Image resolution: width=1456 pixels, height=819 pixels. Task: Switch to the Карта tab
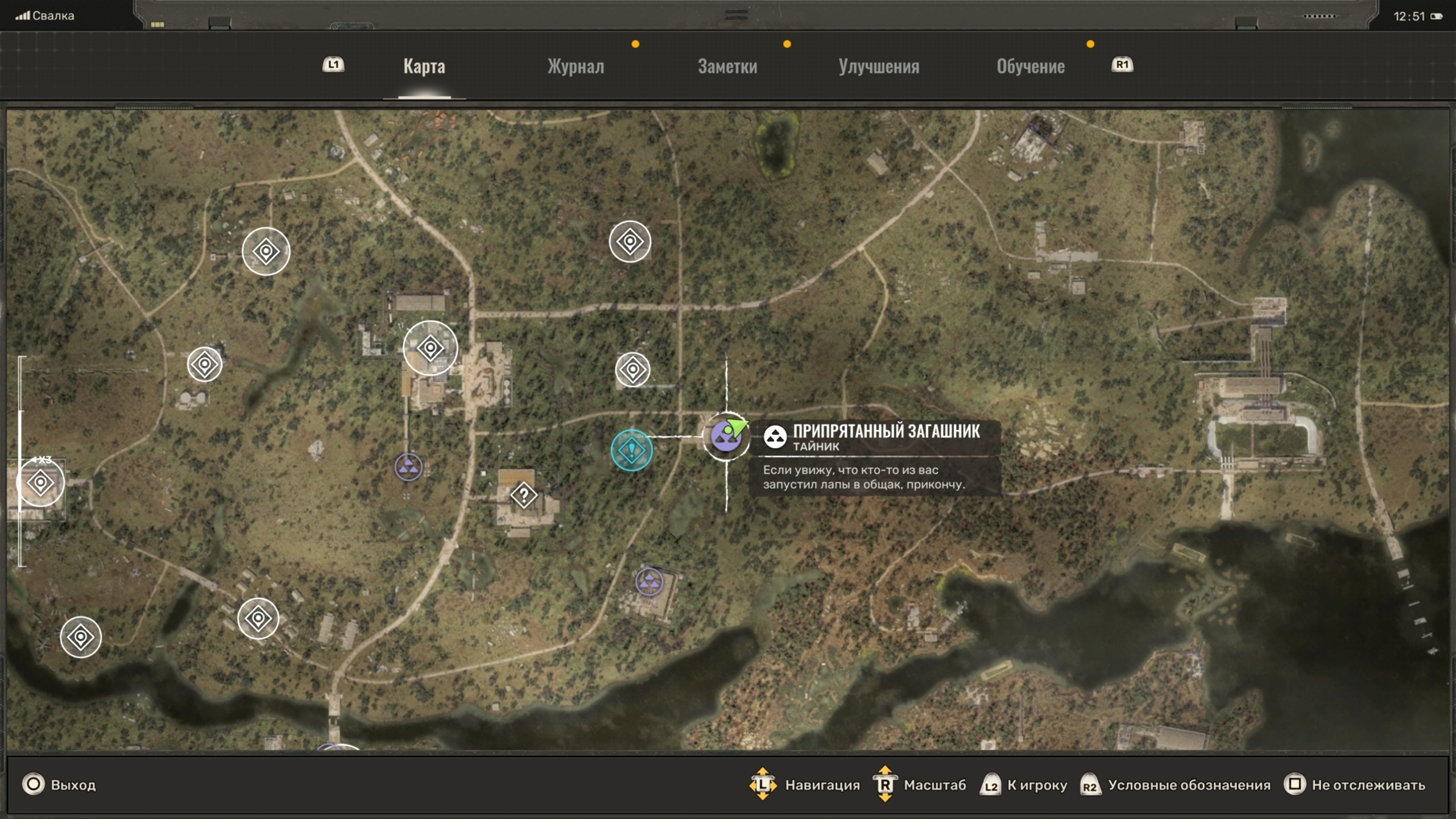[424, 67]
